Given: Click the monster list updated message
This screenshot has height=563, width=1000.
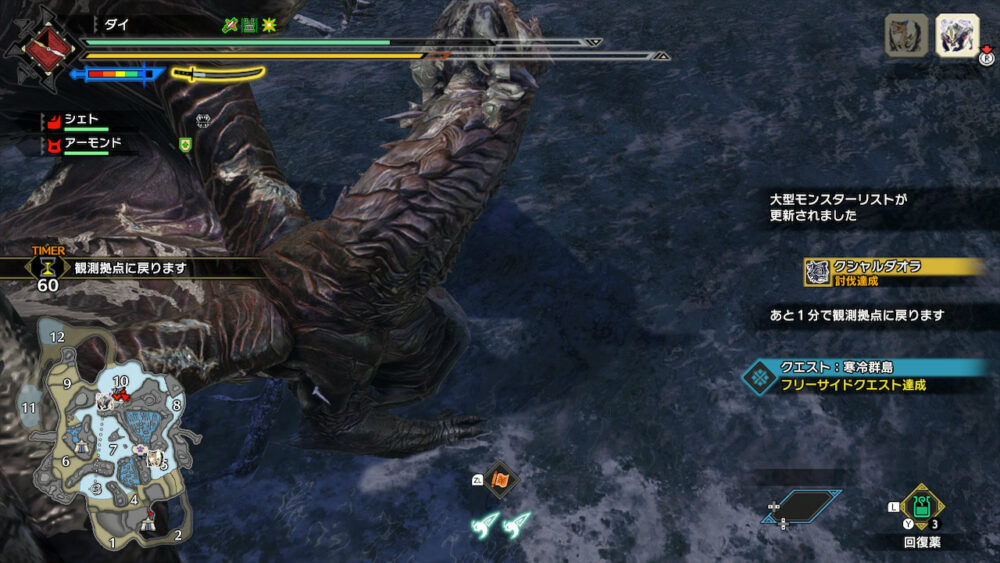Looking at the screenshot, I should 838,207.
